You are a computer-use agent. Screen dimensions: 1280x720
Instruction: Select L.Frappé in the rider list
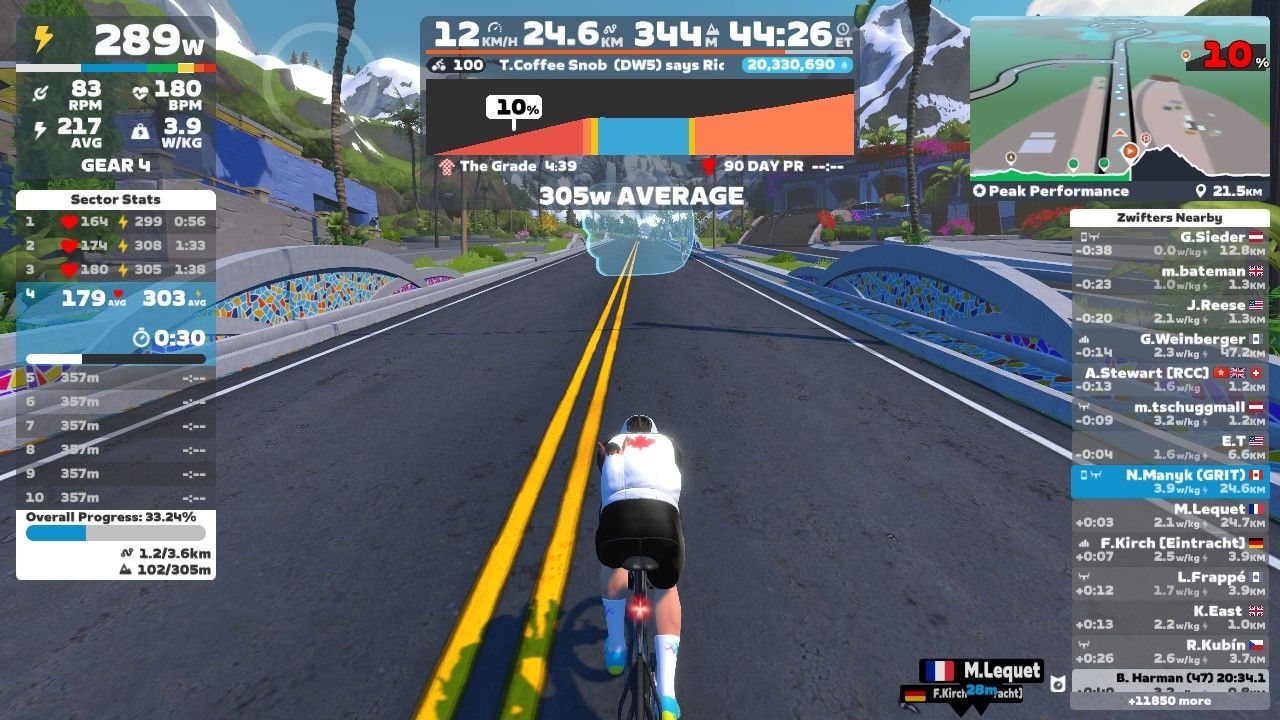point(1169,583)
